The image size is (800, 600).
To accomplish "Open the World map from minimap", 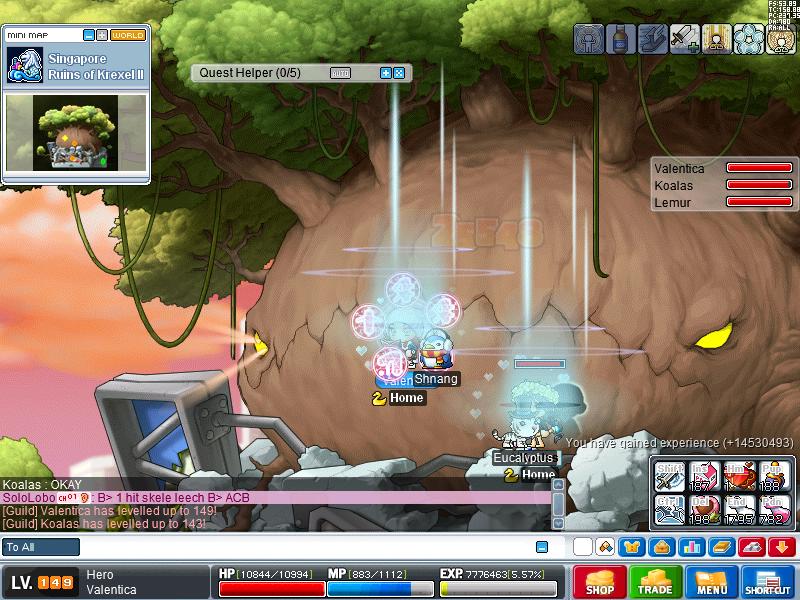I will 128,35.
